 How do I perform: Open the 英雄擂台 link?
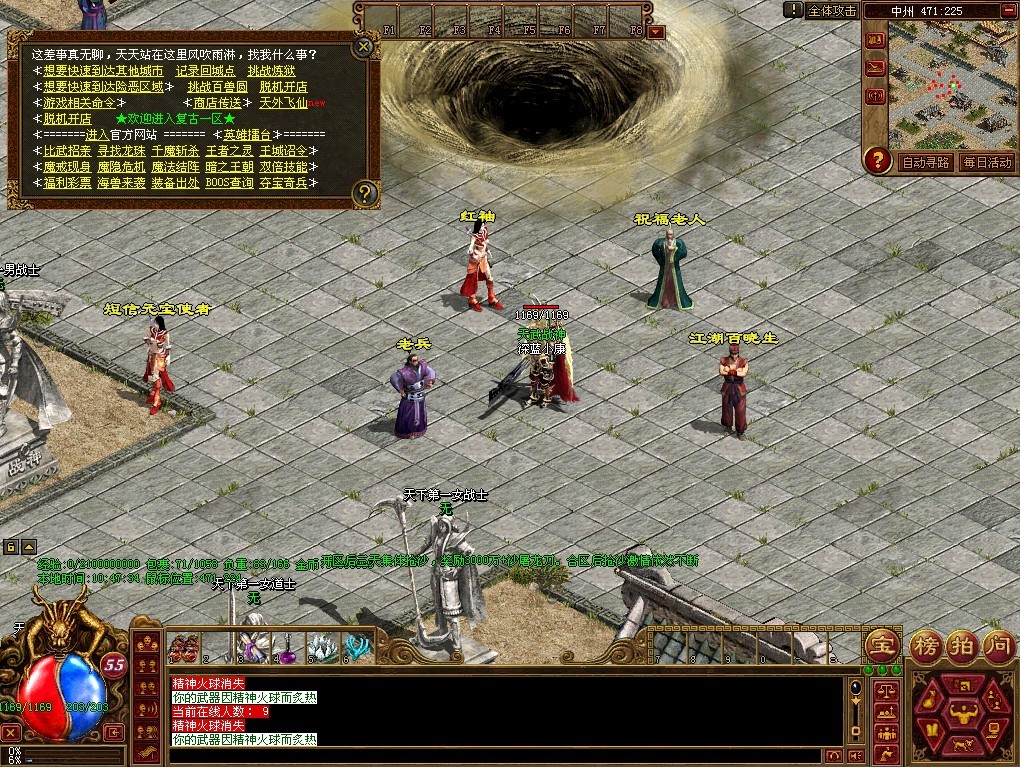click(247, 135)
